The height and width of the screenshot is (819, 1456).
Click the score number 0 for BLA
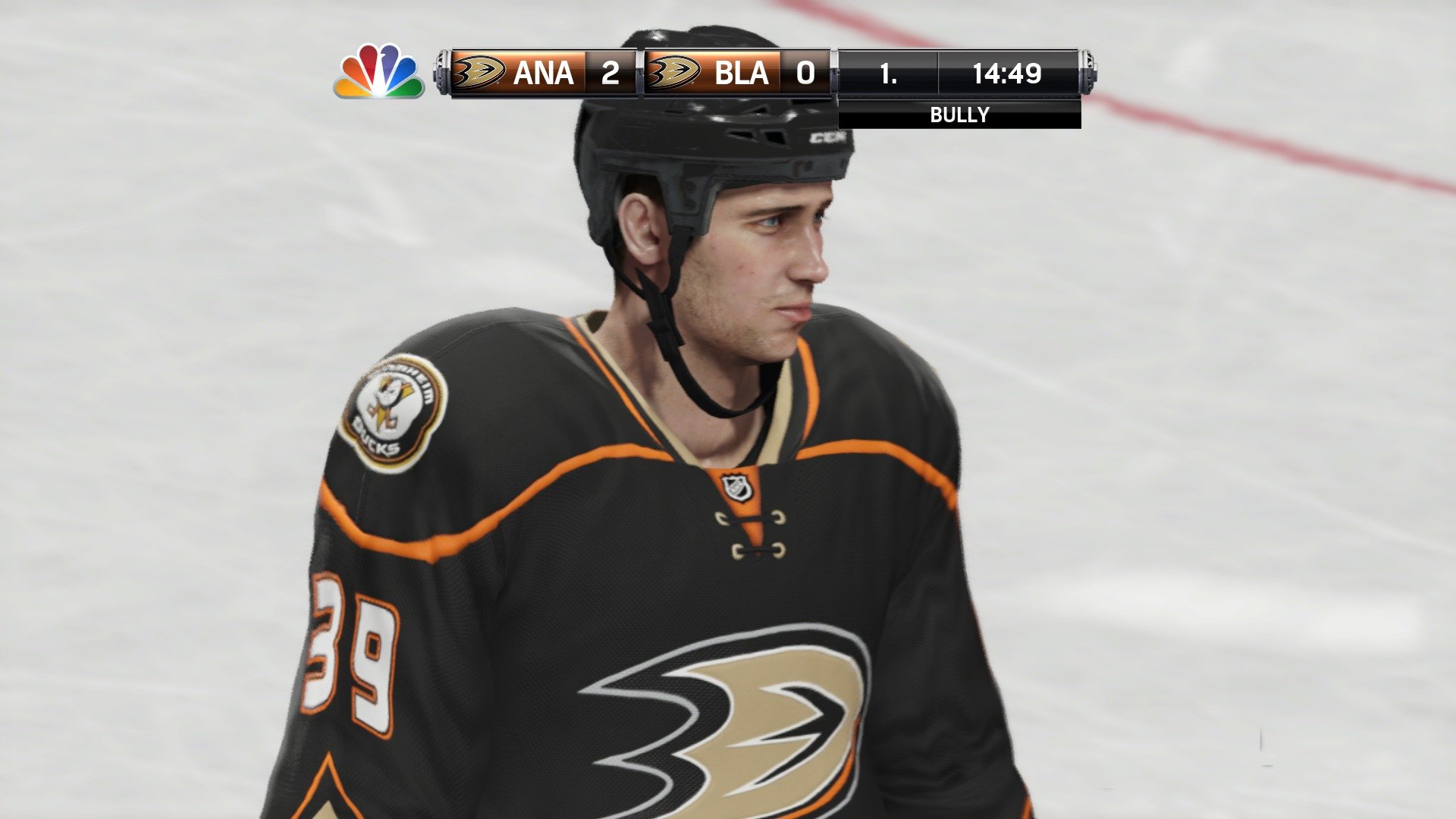click(804, 73)
